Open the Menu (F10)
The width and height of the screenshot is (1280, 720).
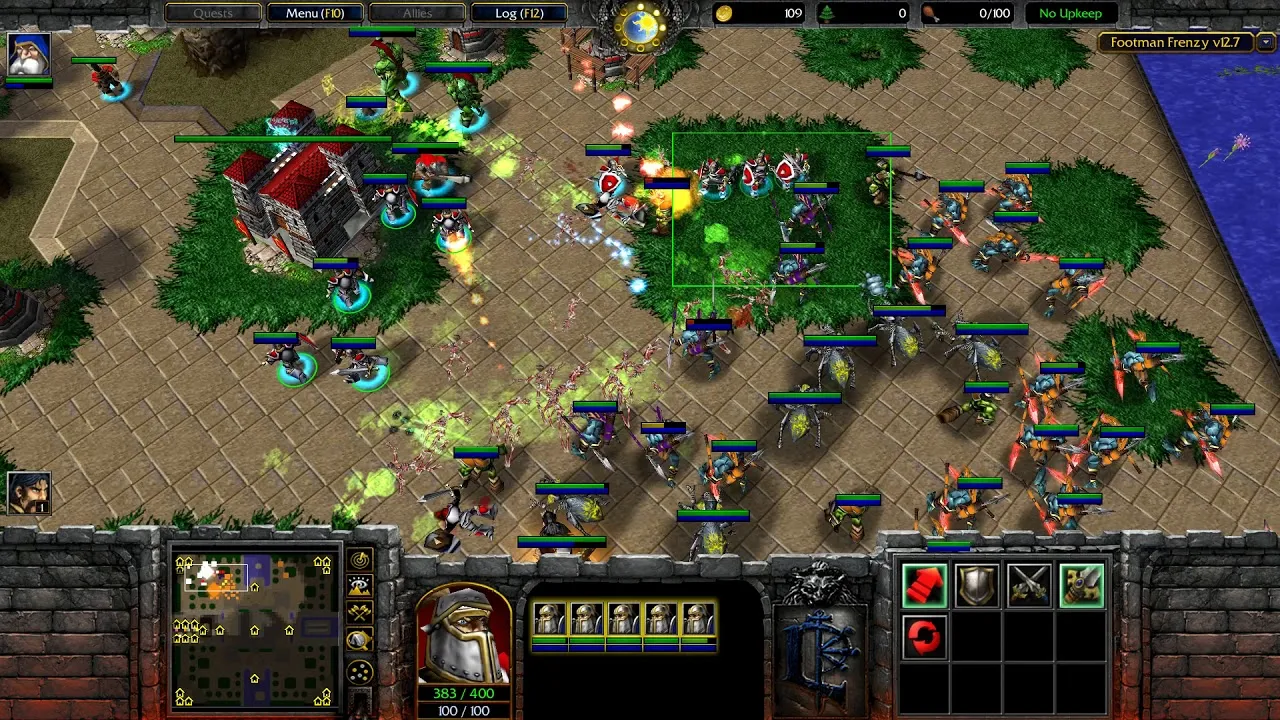click(x=314, y=13)
